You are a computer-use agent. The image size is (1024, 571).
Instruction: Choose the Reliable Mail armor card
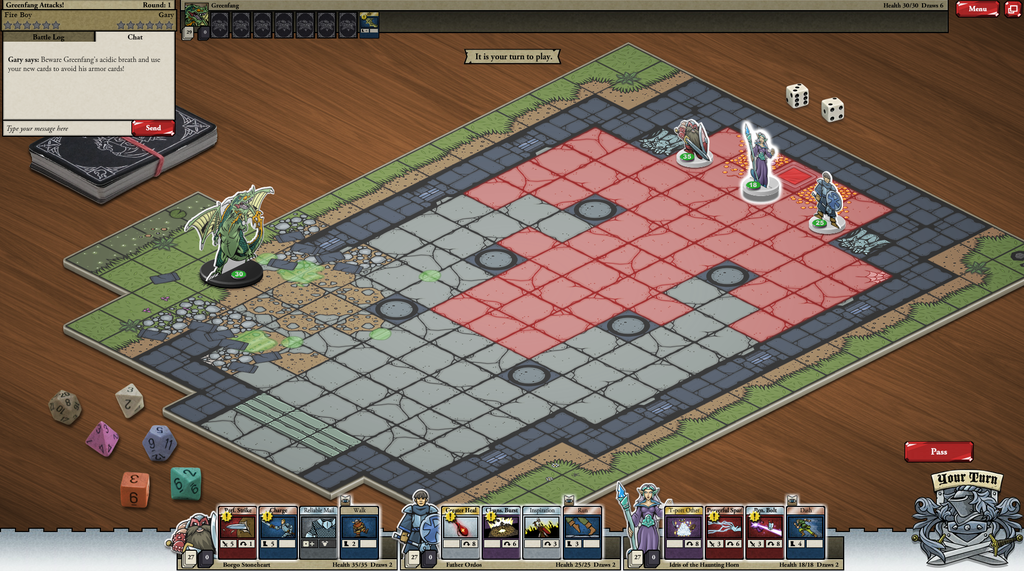tap(319, 532)
